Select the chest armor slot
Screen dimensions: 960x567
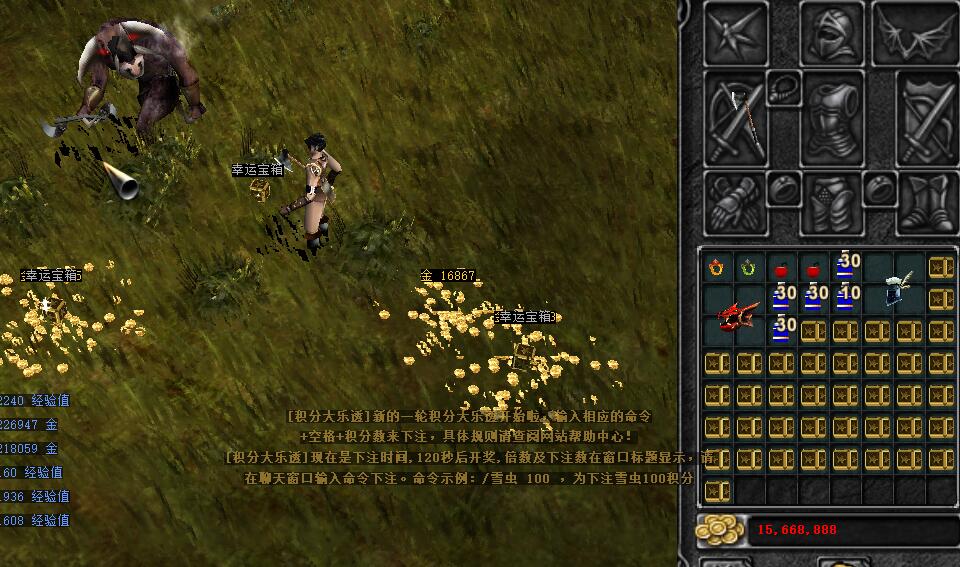830,118
